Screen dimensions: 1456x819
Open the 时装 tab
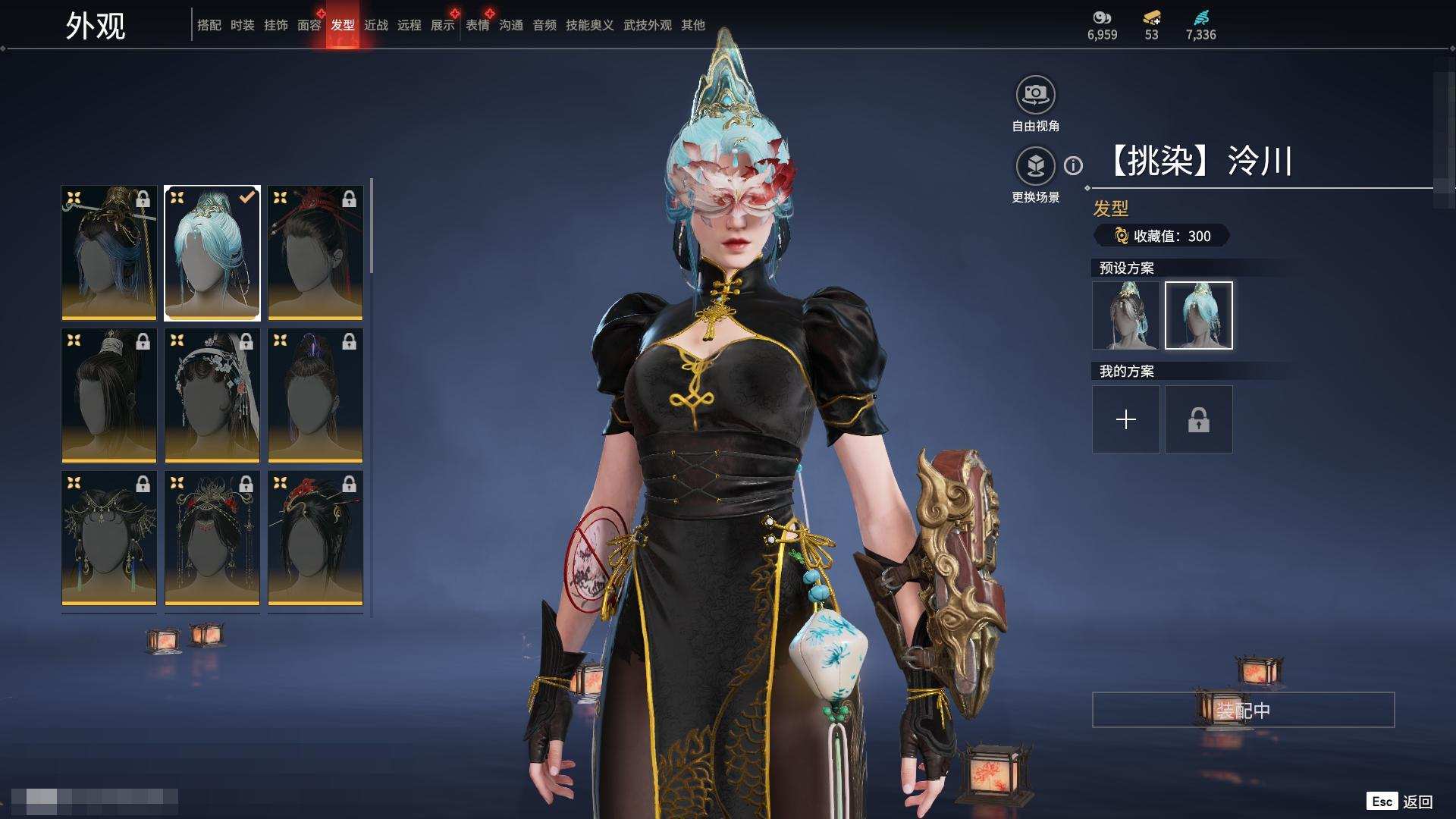[x=242, y=25]
